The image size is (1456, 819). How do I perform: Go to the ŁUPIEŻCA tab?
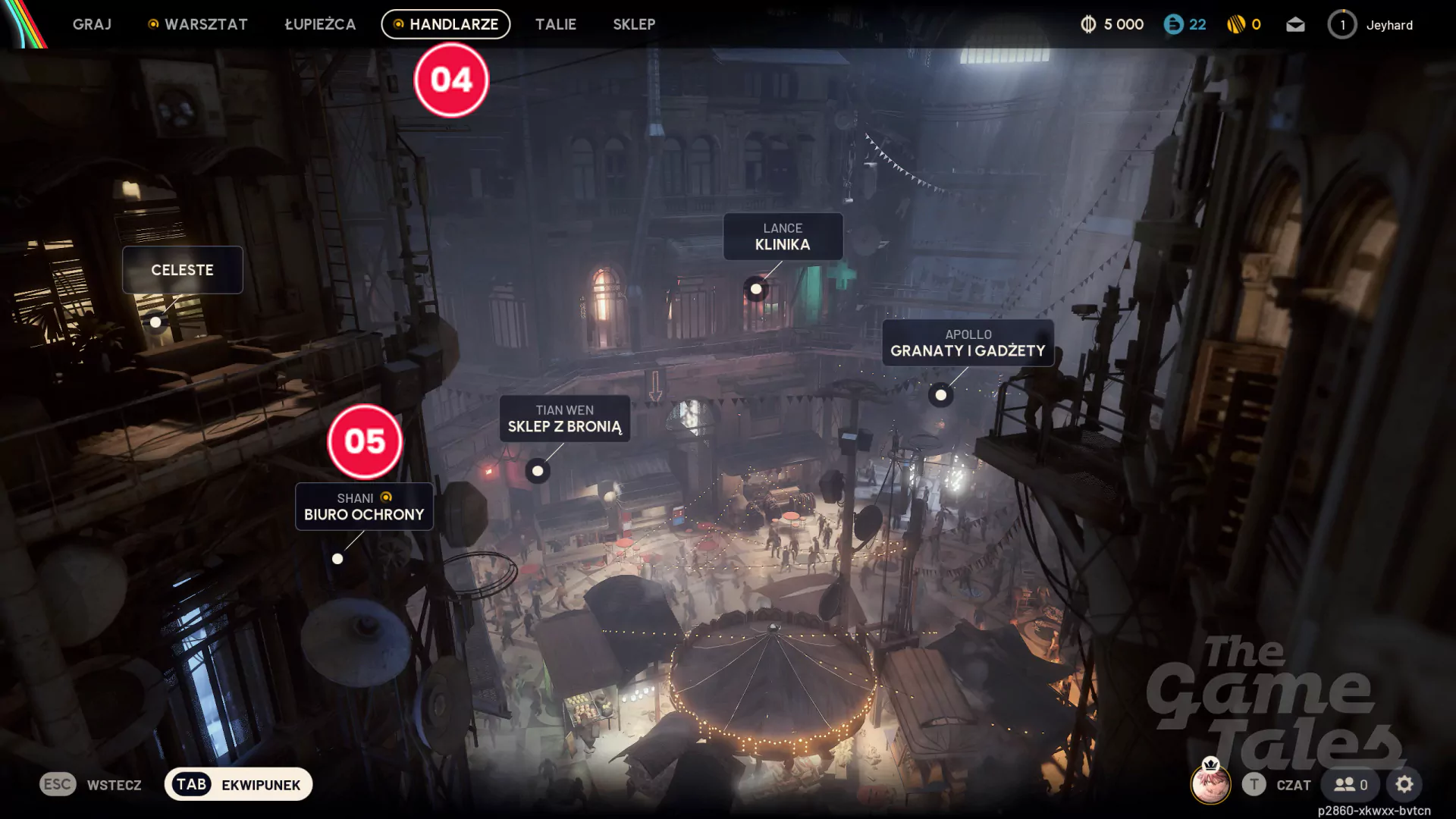click(x=320, y=24)
